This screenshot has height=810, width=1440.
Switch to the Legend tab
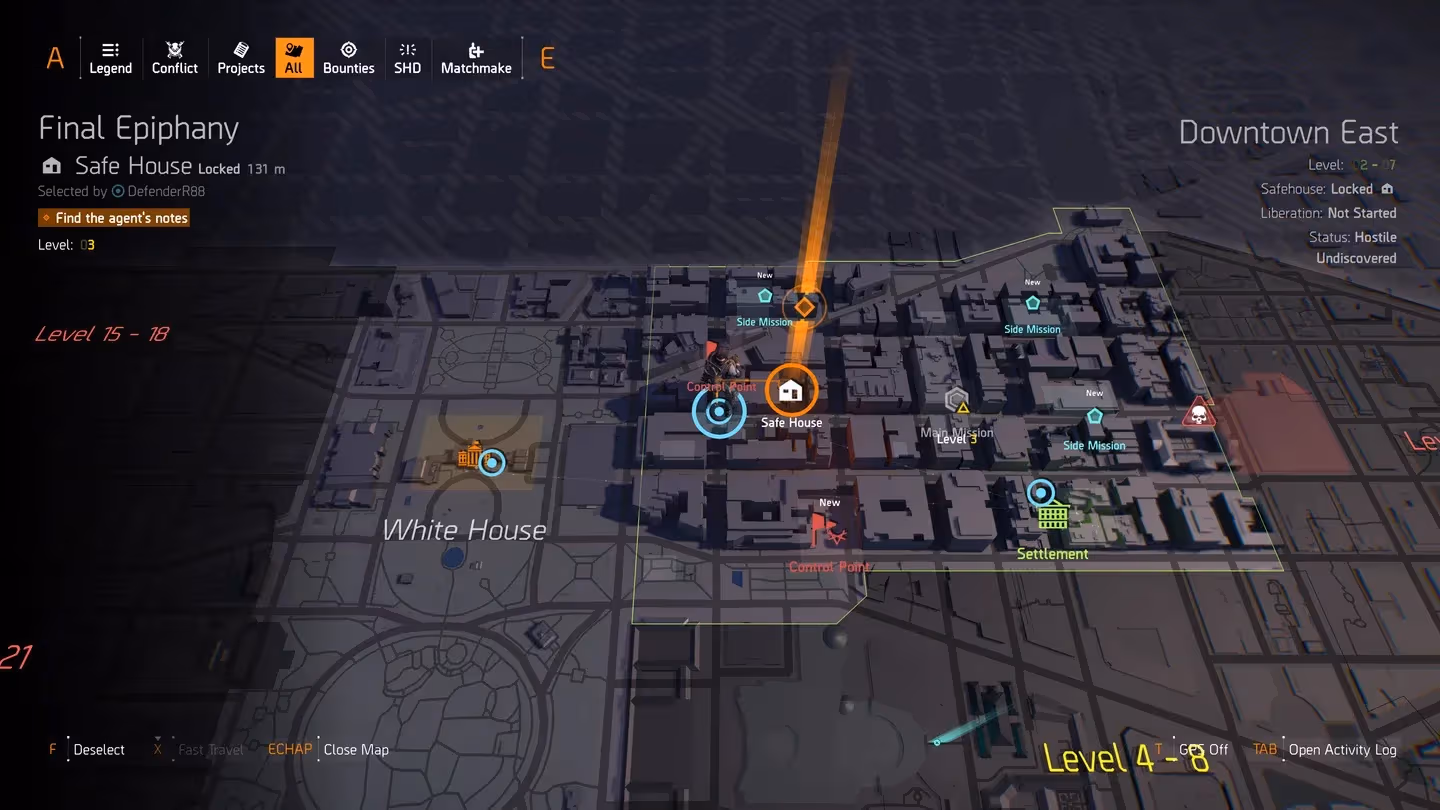tap(110, 57)
